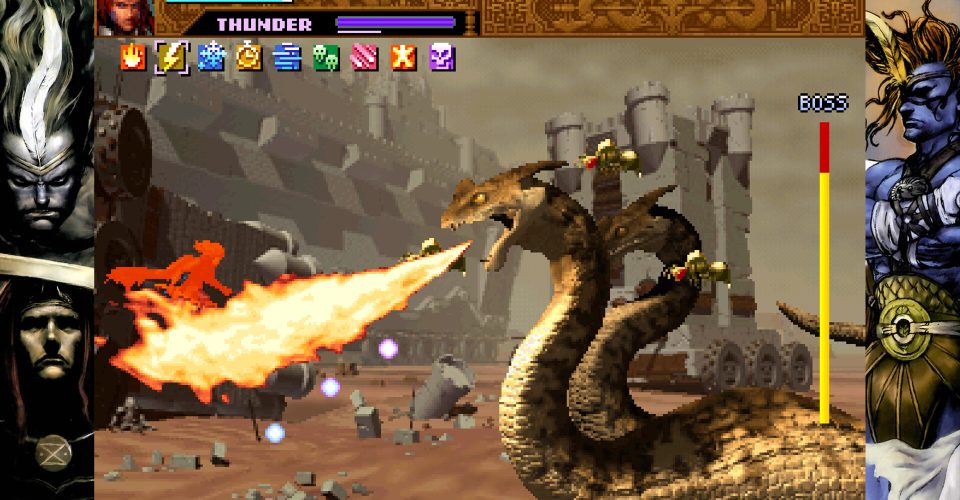Choose the Thunder lightning bolt spell
This screenshot has width=960, height=500.
(171, 57)
